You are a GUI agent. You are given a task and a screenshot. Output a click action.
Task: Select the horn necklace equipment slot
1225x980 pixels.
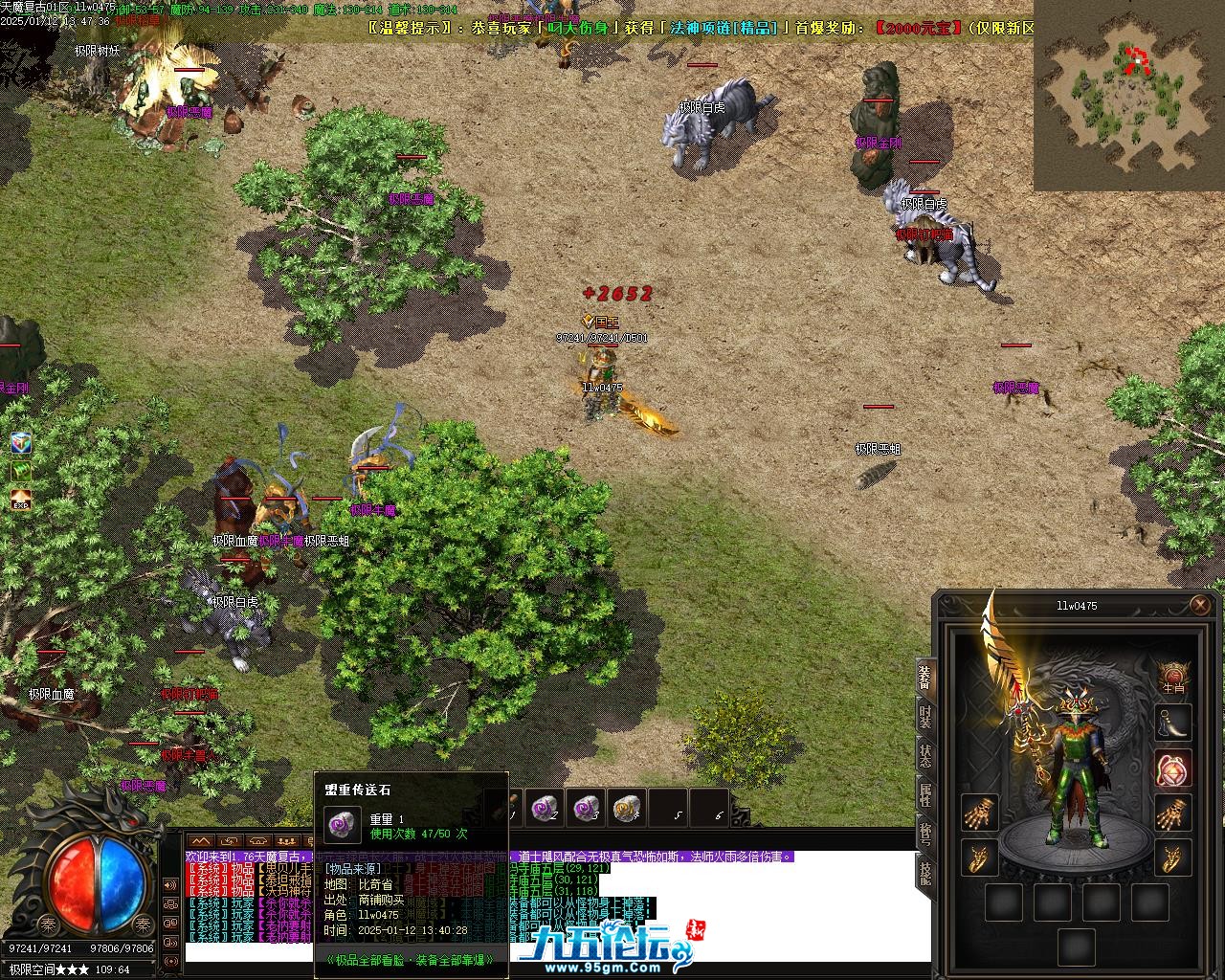tap(1172, 723)
